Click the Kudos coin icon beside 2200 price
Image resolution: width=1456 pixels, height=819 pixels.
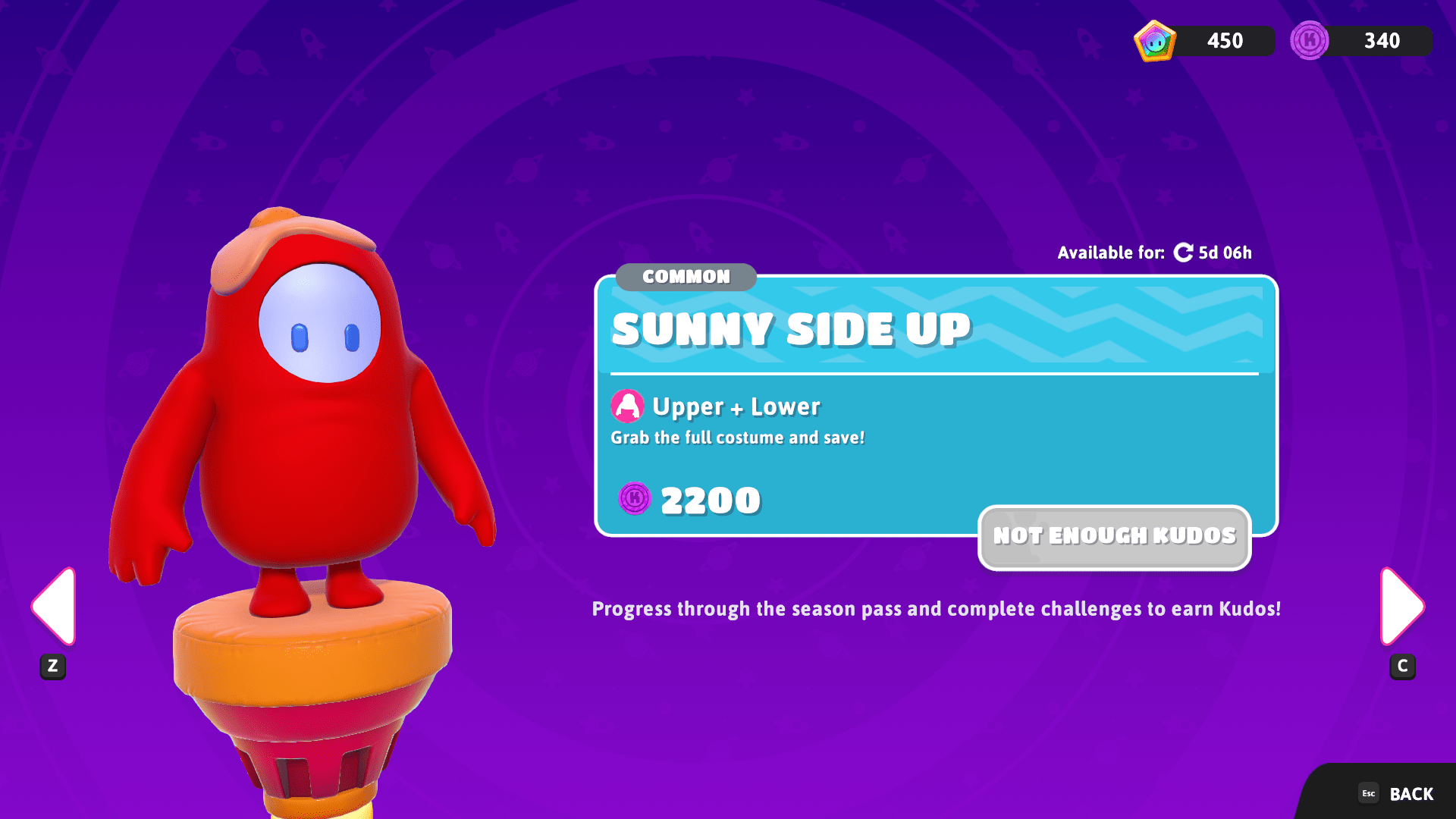click(x=635, y=499)
